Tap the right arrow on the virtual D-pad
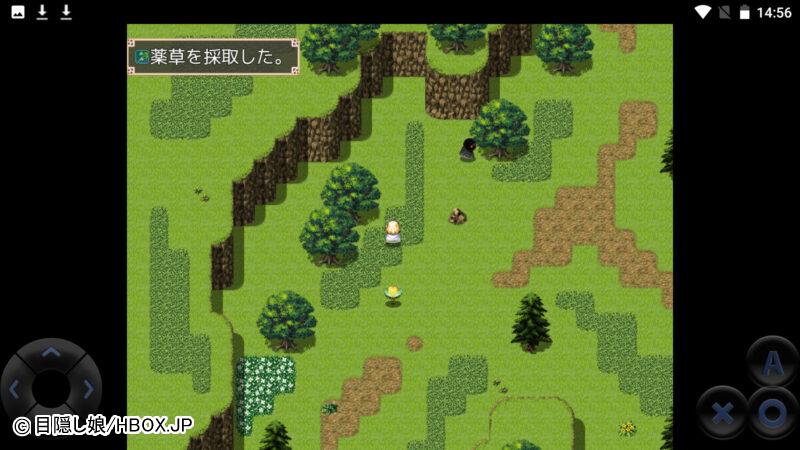Viewport: 800px width, 450px height. coord(88,388)
